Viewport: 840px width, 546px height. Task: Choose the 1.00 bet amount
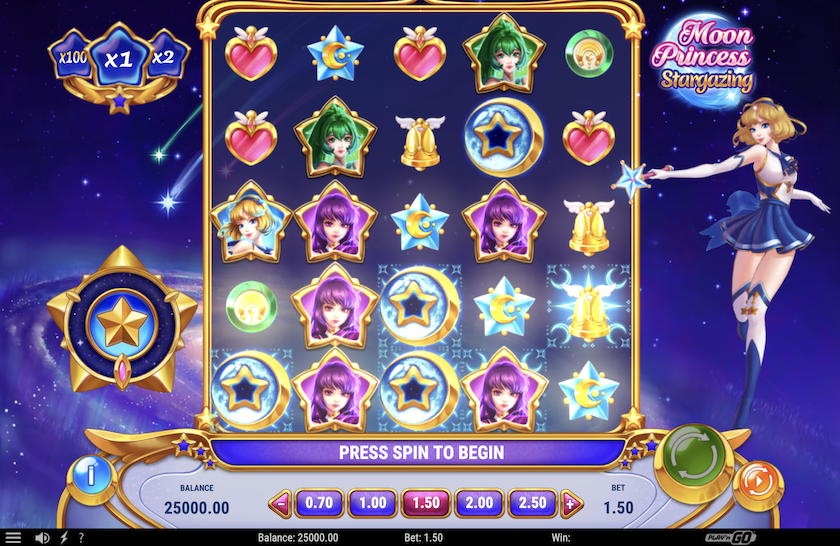(x=372, y=503)
